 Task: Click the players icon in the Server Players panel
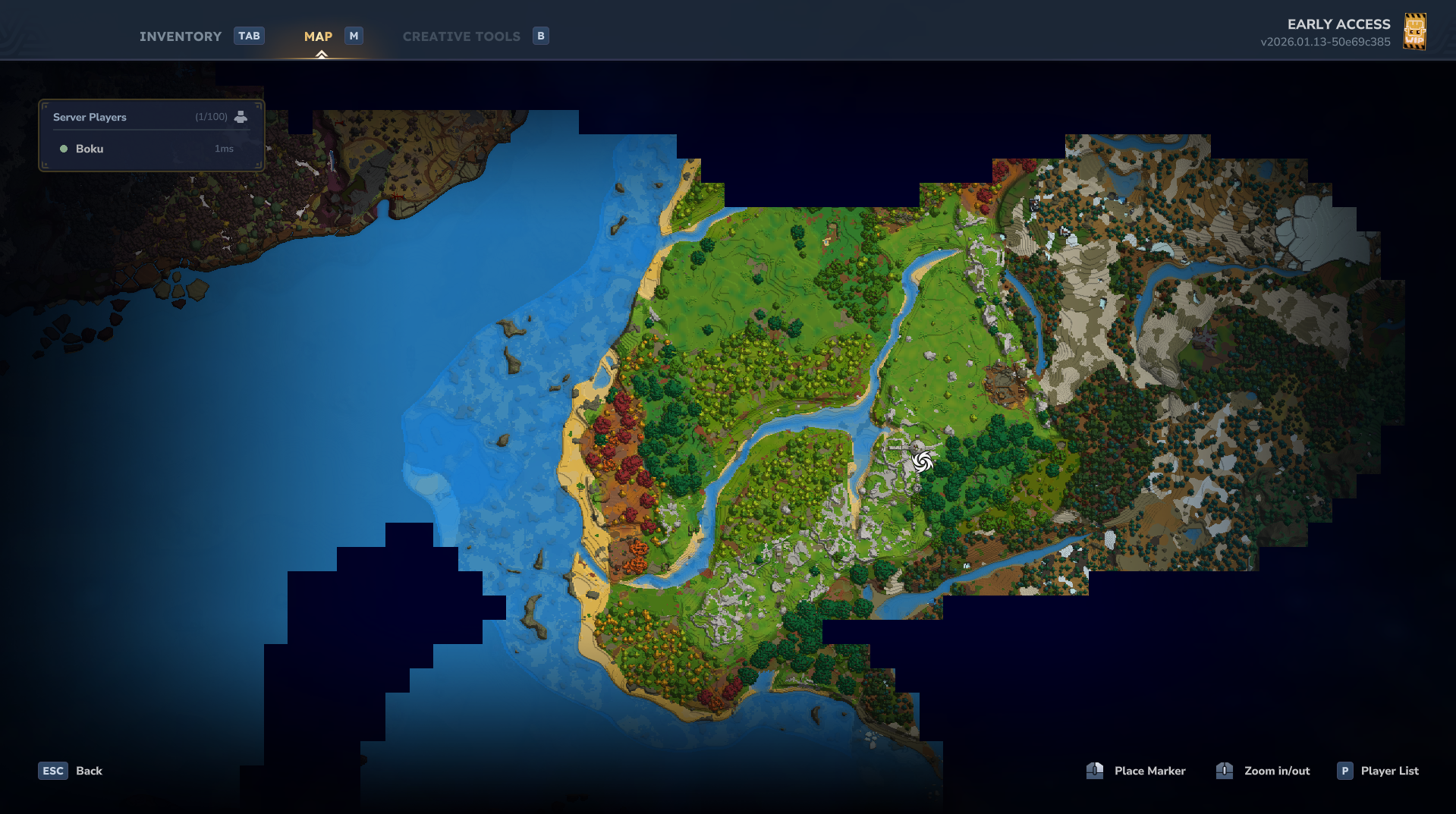[241, 117]
